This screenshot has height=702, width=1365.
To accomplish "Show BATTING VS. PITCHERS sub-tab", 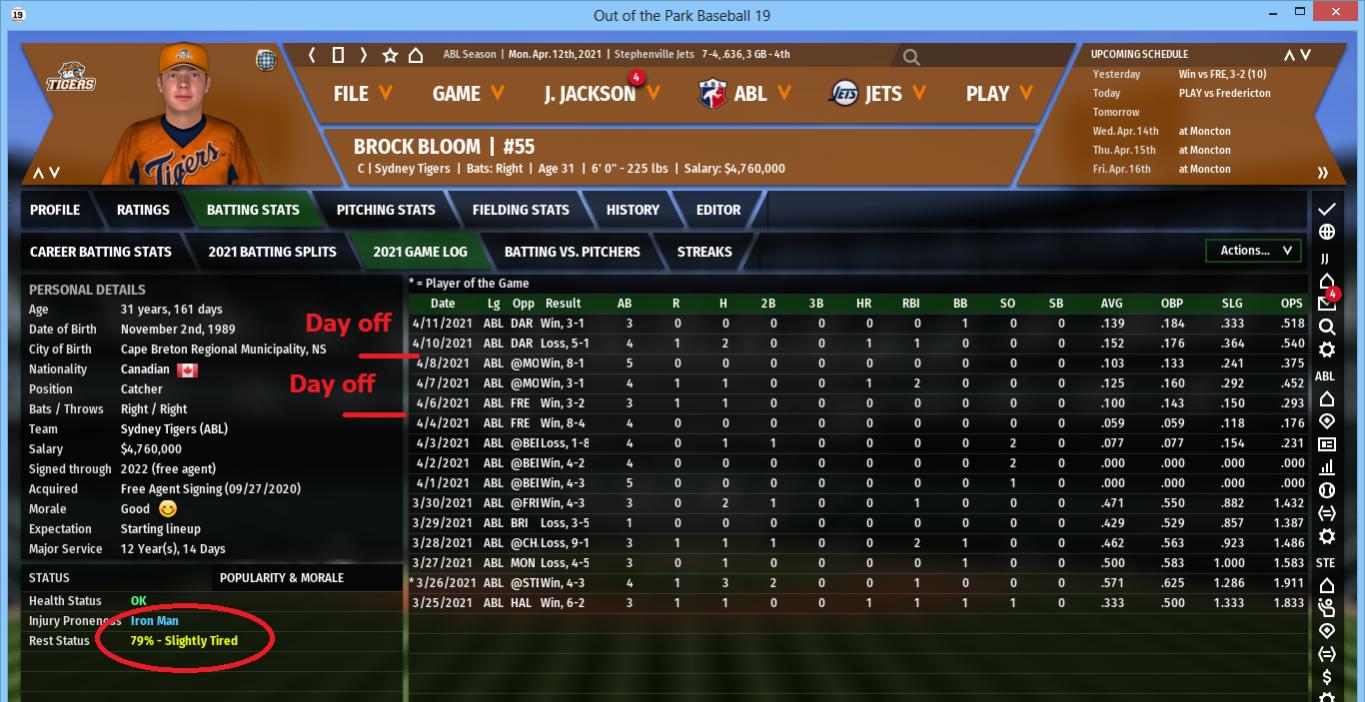I will [x=571, y=252].
